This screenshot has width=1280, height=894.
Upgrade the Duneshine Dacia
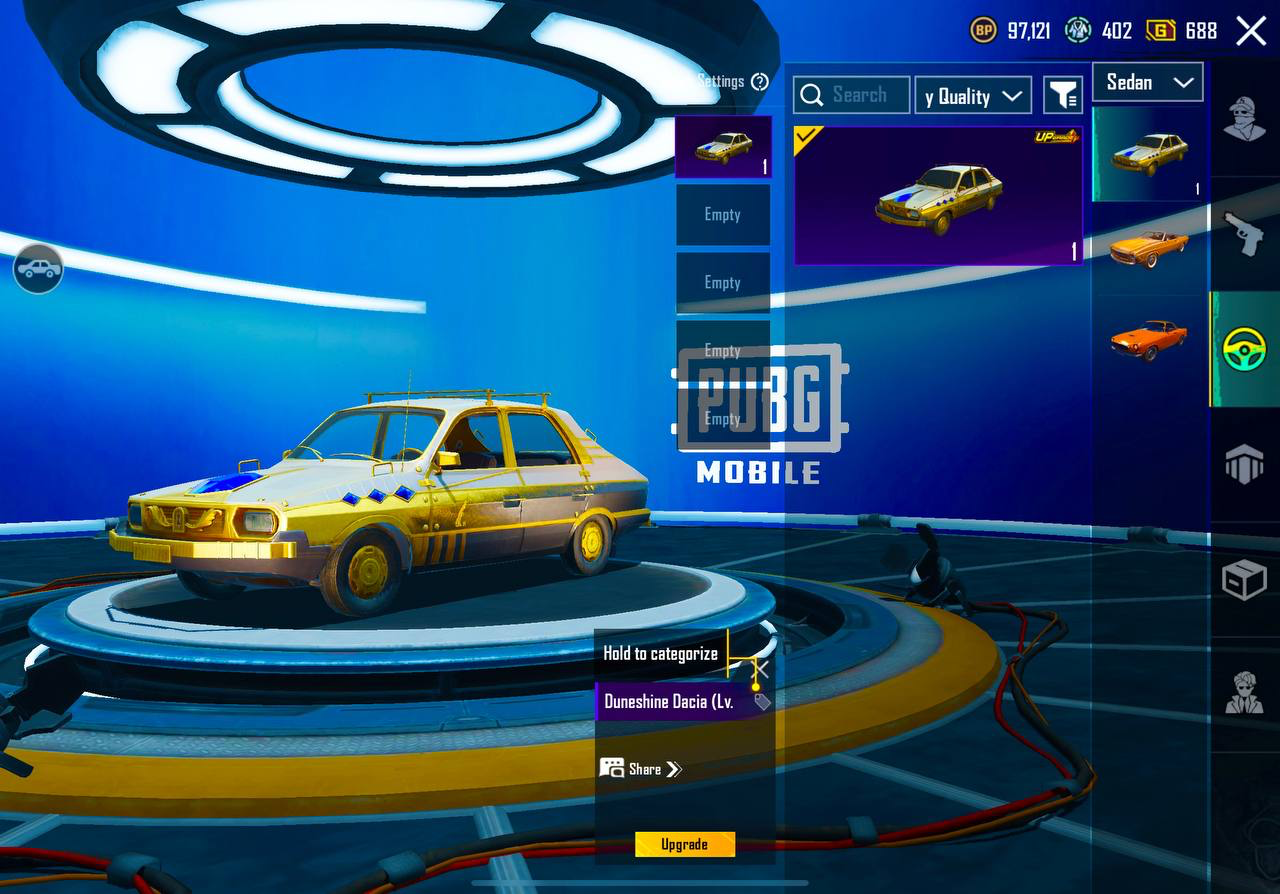point(685,844)
